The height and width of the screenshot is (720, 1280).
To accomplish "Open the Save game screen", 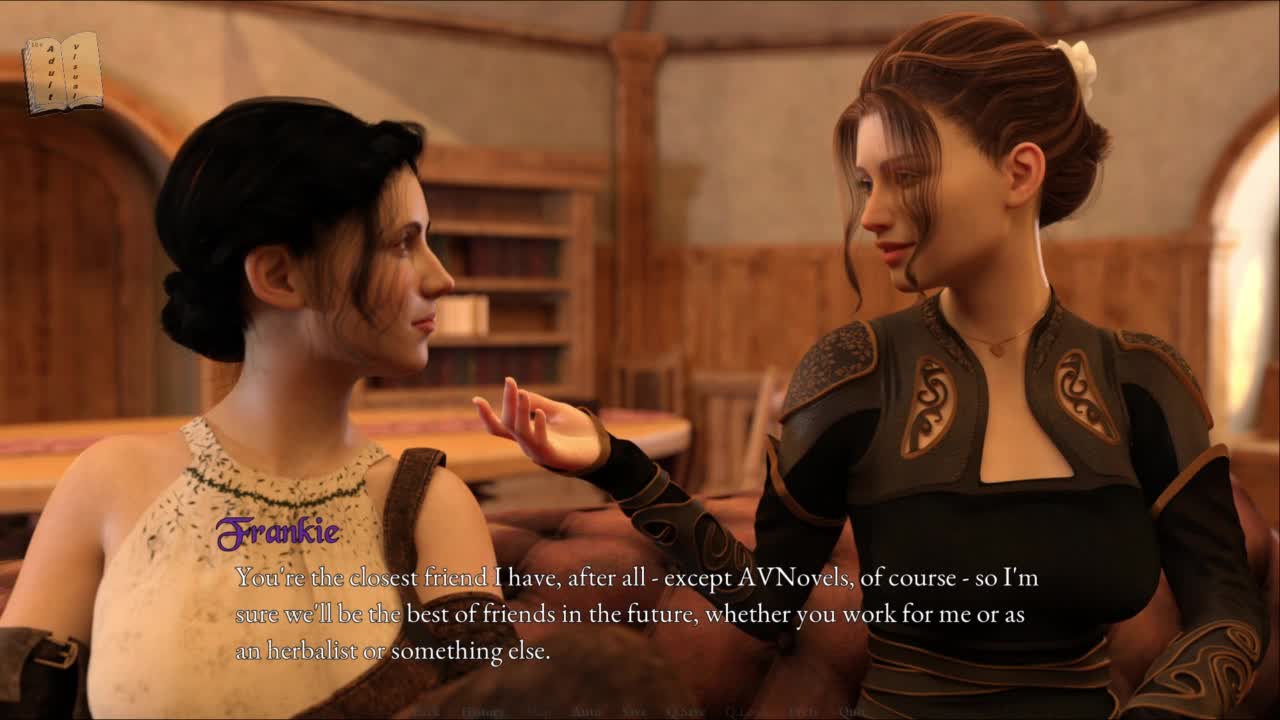I will pyautogui.click(x=634, y=712).
